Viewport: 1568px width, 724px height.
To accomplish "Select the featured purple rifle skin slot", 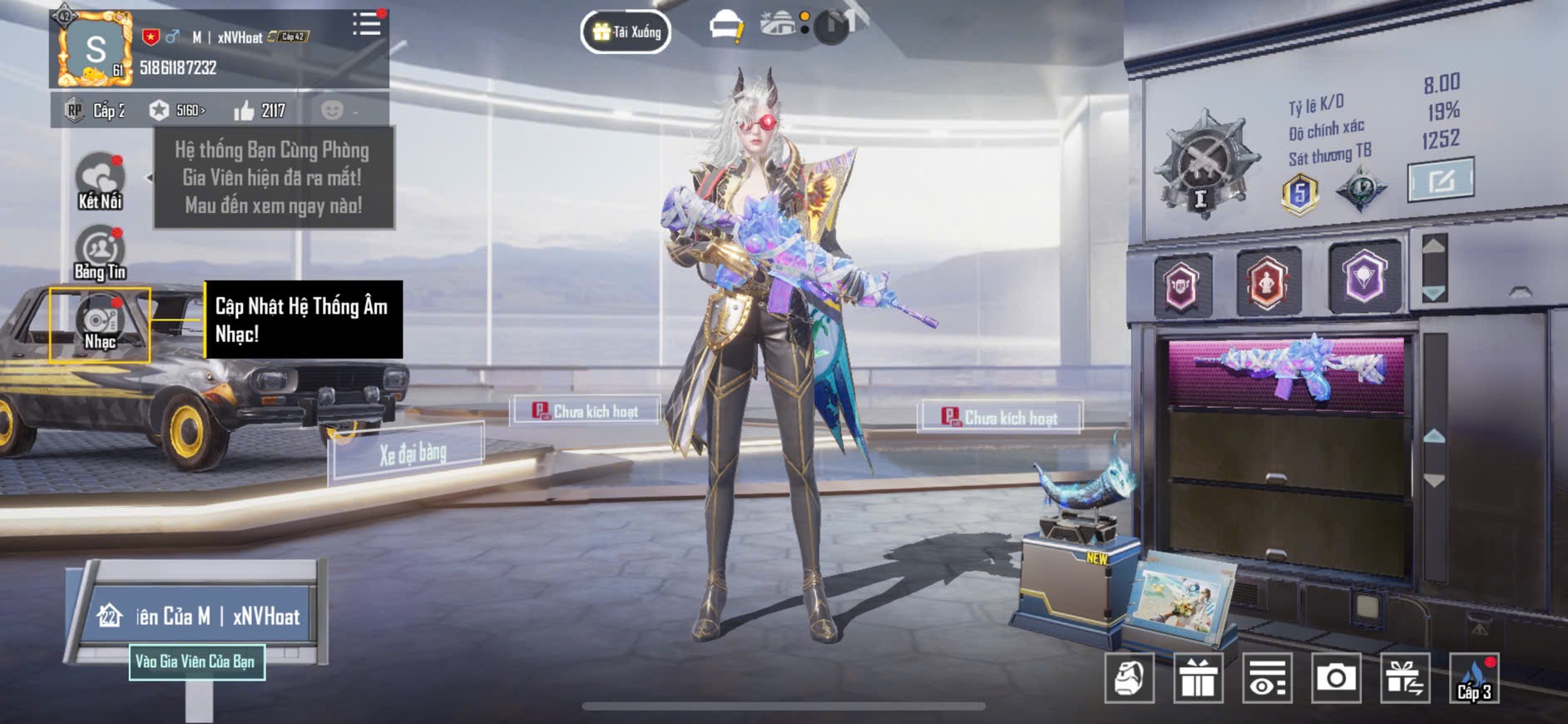I will pos(1286,373).
